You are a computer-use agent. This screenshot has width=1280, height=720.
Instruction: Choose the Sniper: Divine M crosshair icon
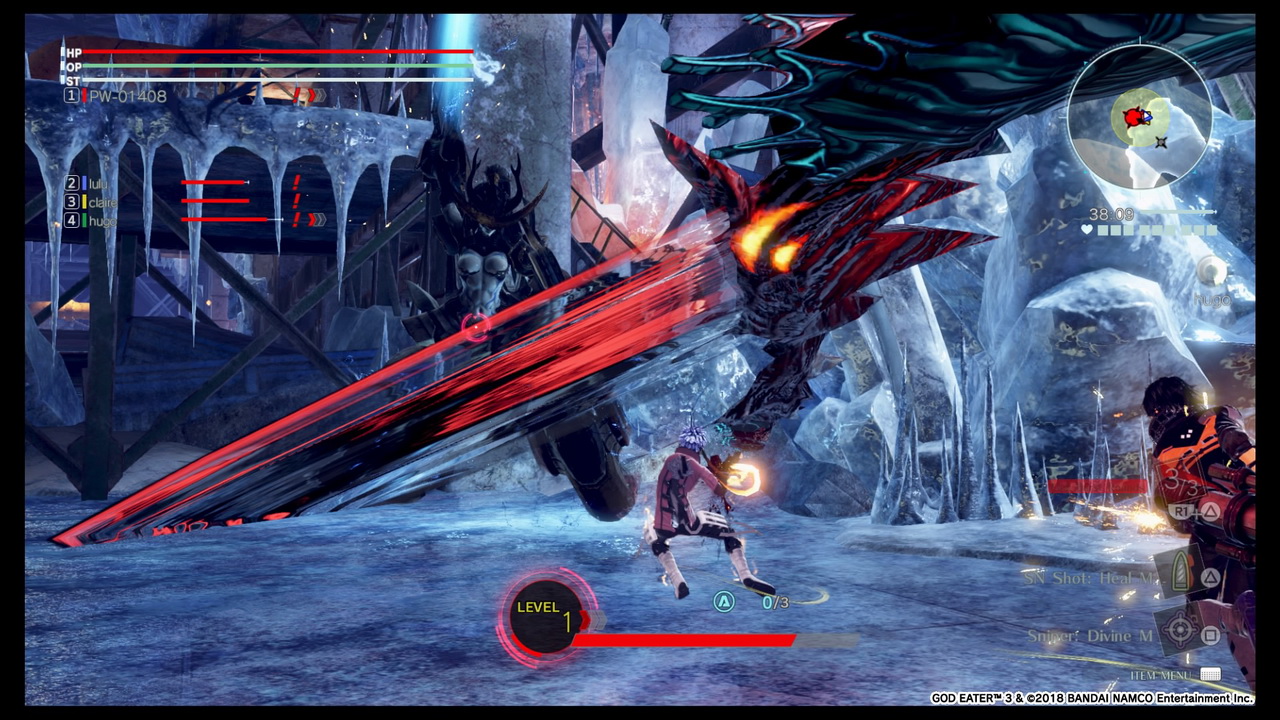point(1180,631)
